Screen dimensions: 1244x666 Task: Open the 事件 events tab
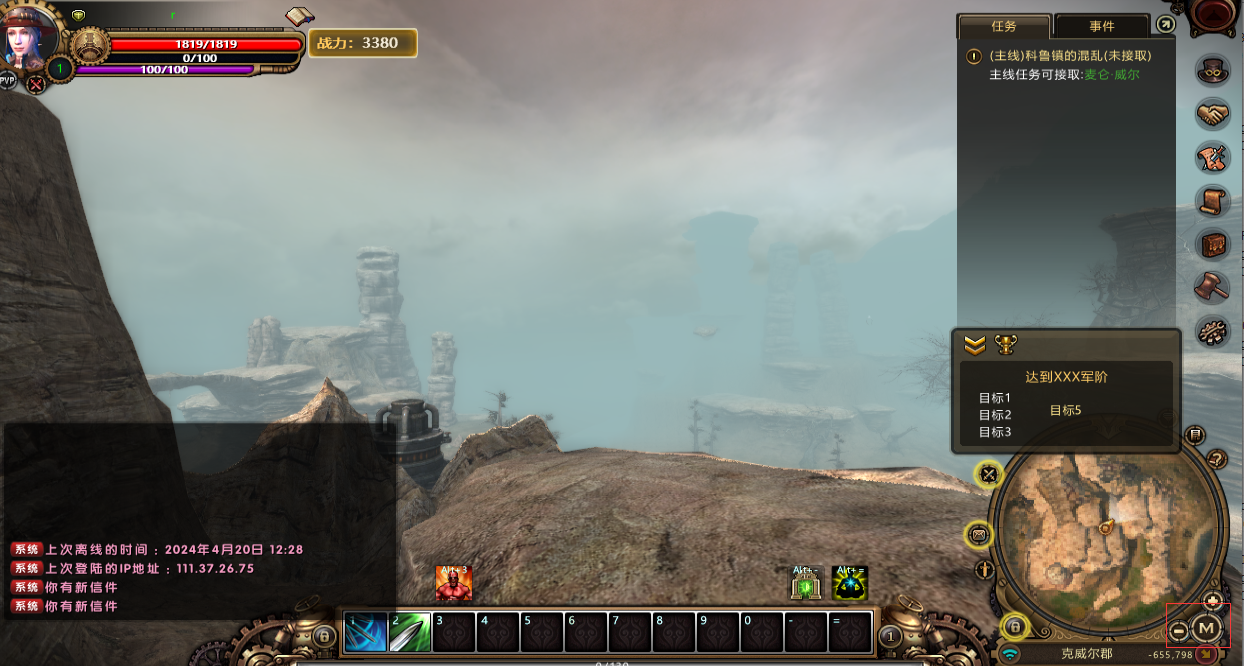[1101, 26]
